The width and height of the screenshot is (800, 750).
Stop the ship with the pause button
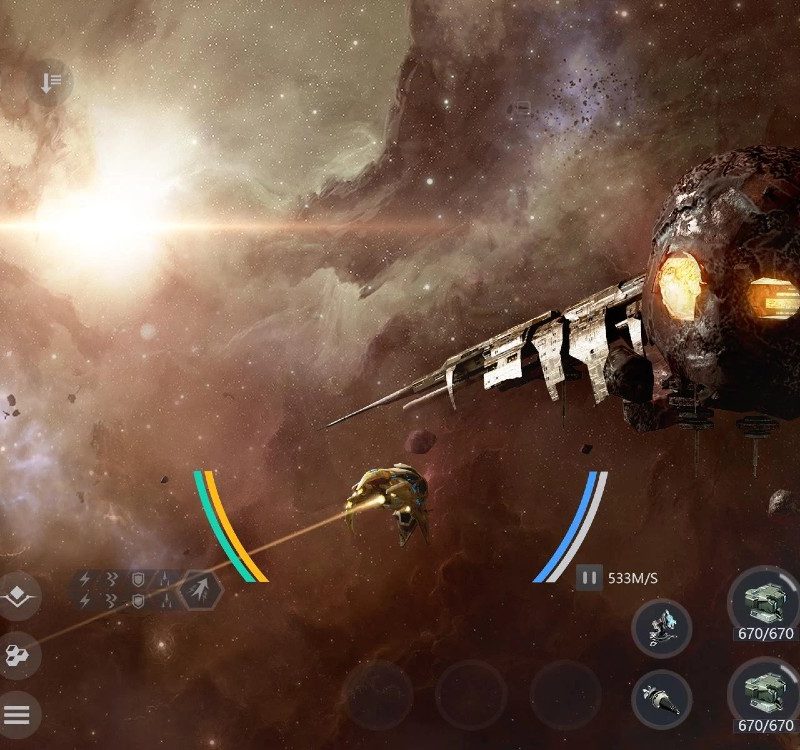(x=589, y=577)
